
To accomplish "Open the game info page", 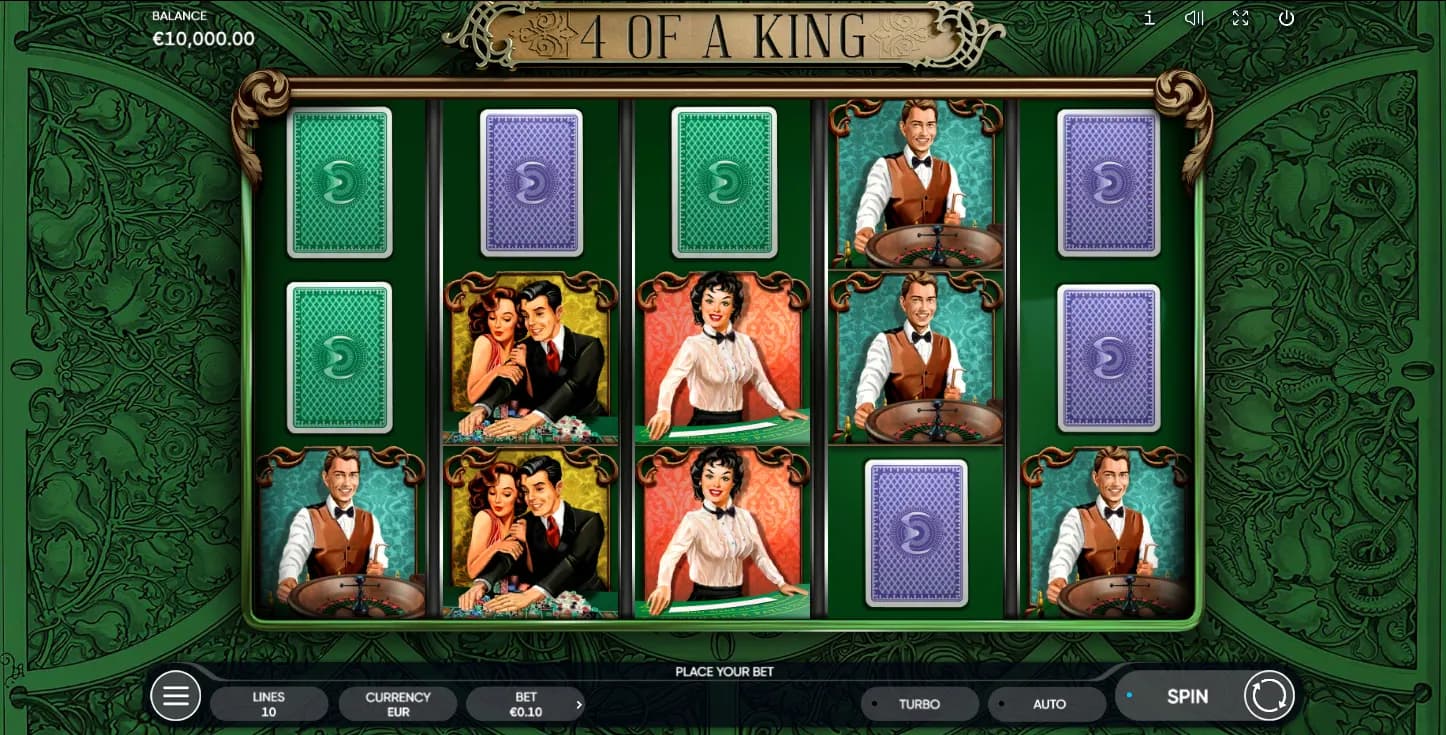I will pyautogui.click(x=1149, y=18).
